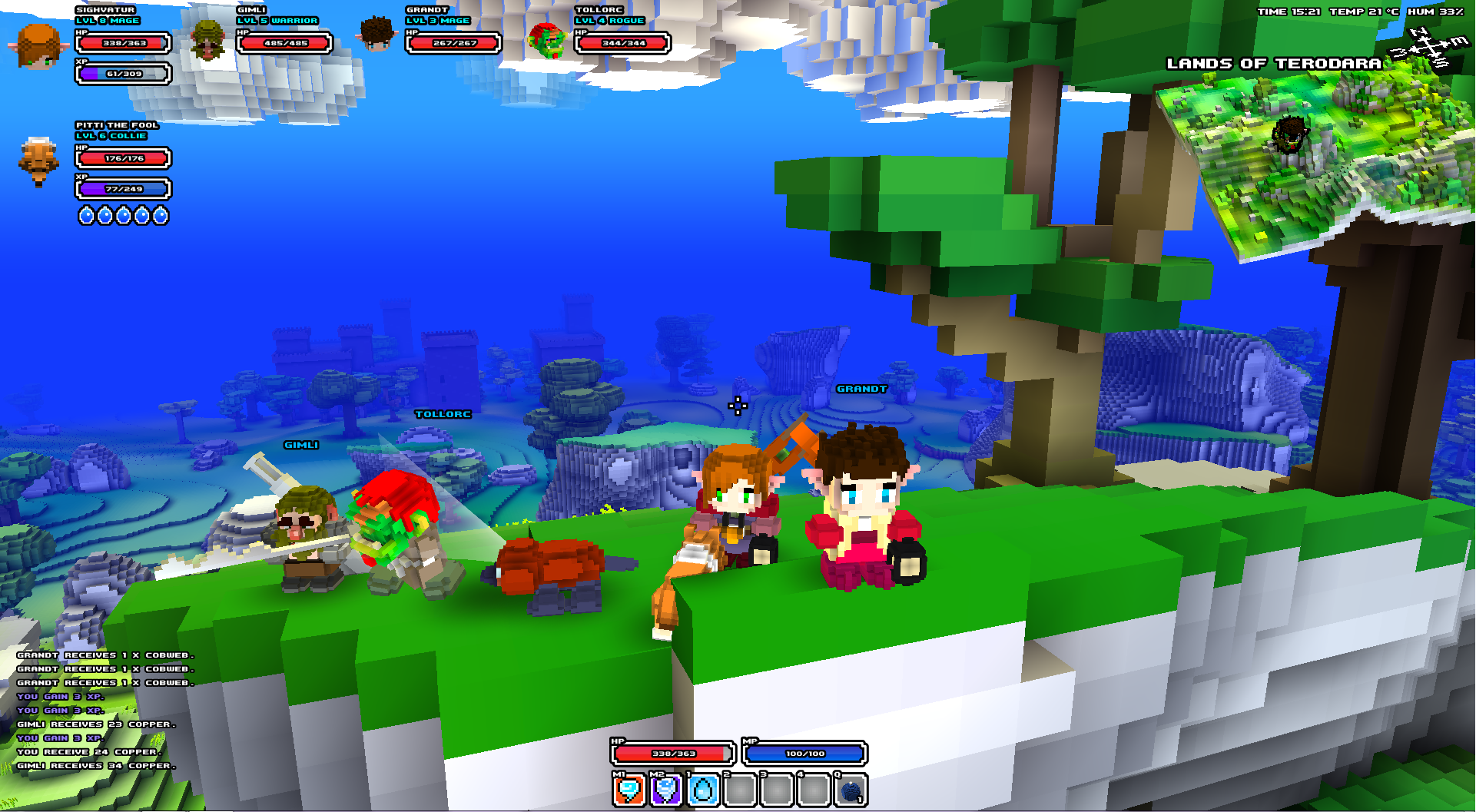Screen dimensions: 1476x812
Task: Select Grandt's brown-haired mage portrait
Action: click(x=376, y=35)
